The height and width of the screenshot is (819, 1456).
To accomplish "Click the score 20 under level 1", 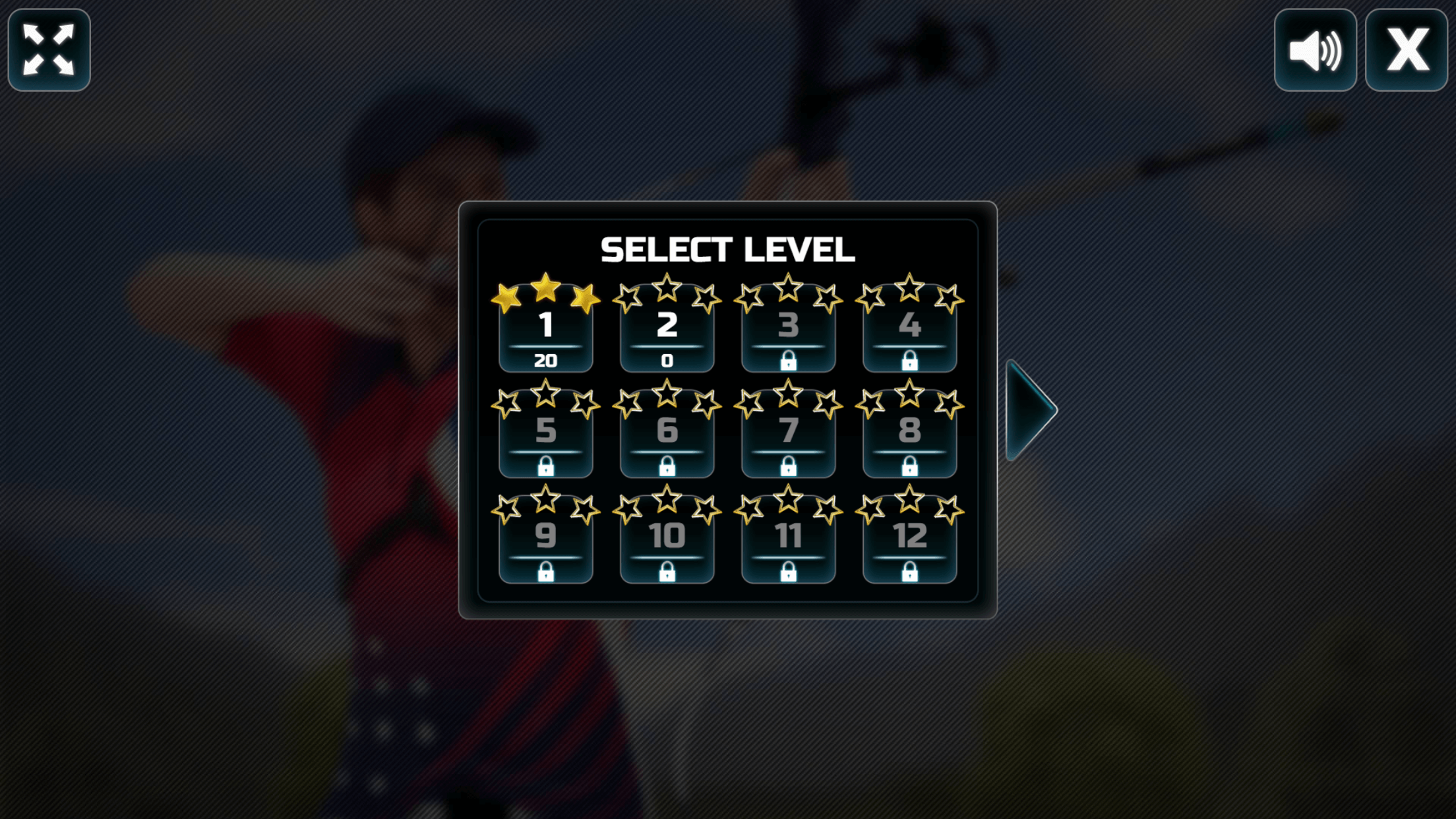I will click(x=546, y=360).
